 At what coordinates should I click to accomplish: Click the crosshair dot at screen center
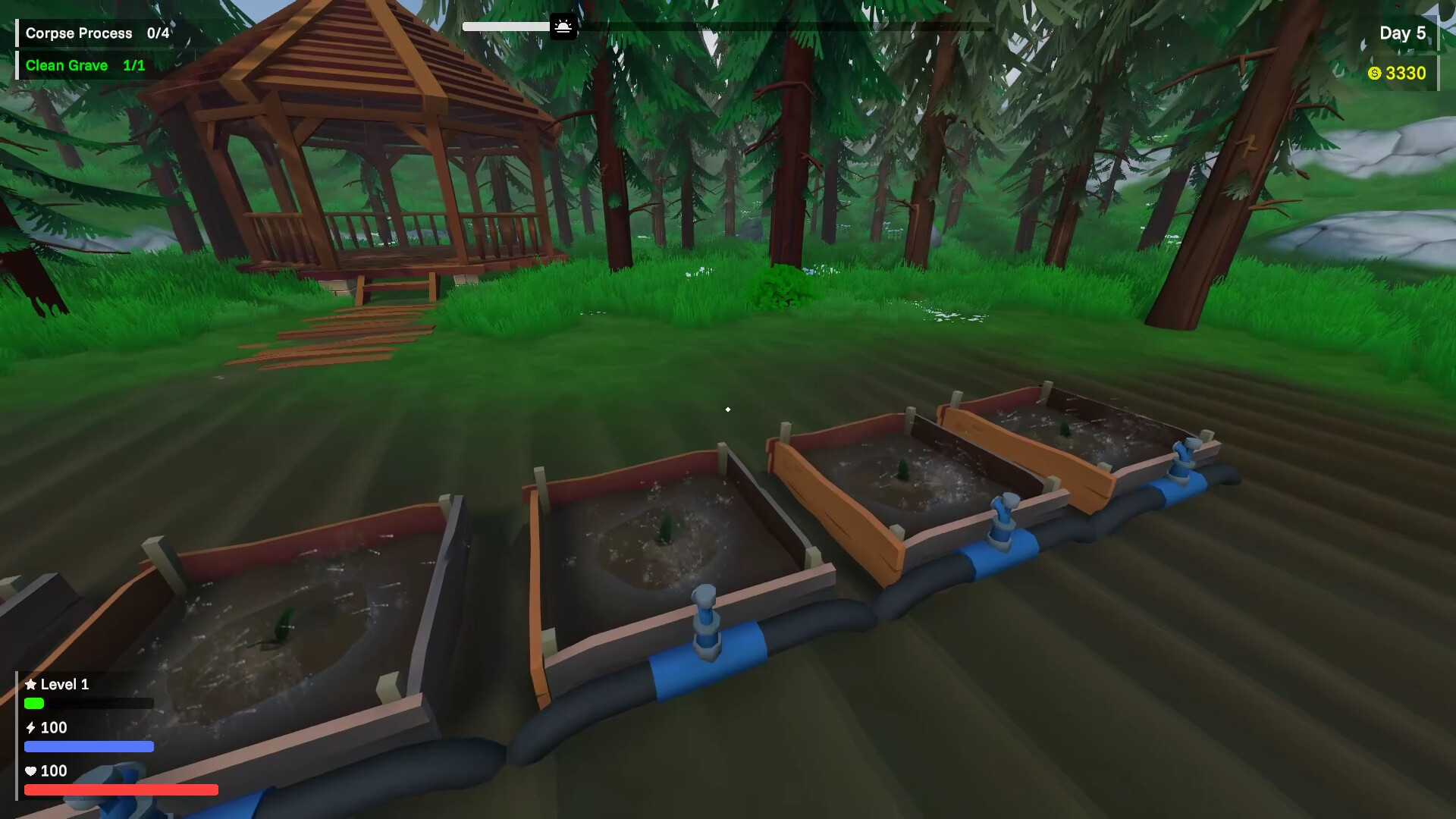coord(727,409)
